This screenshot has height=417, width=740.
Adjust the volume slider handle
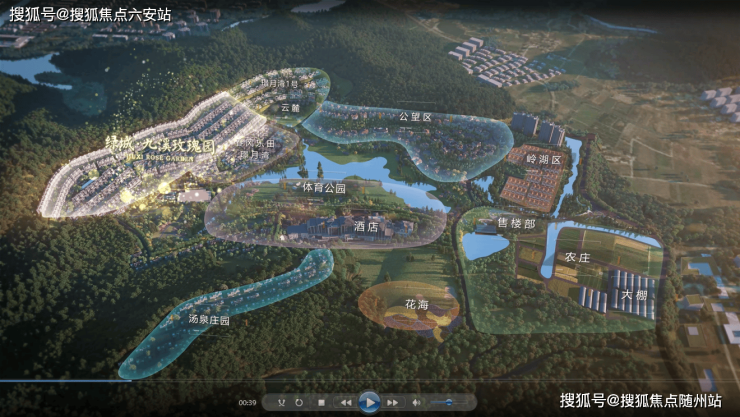(449, 402)
